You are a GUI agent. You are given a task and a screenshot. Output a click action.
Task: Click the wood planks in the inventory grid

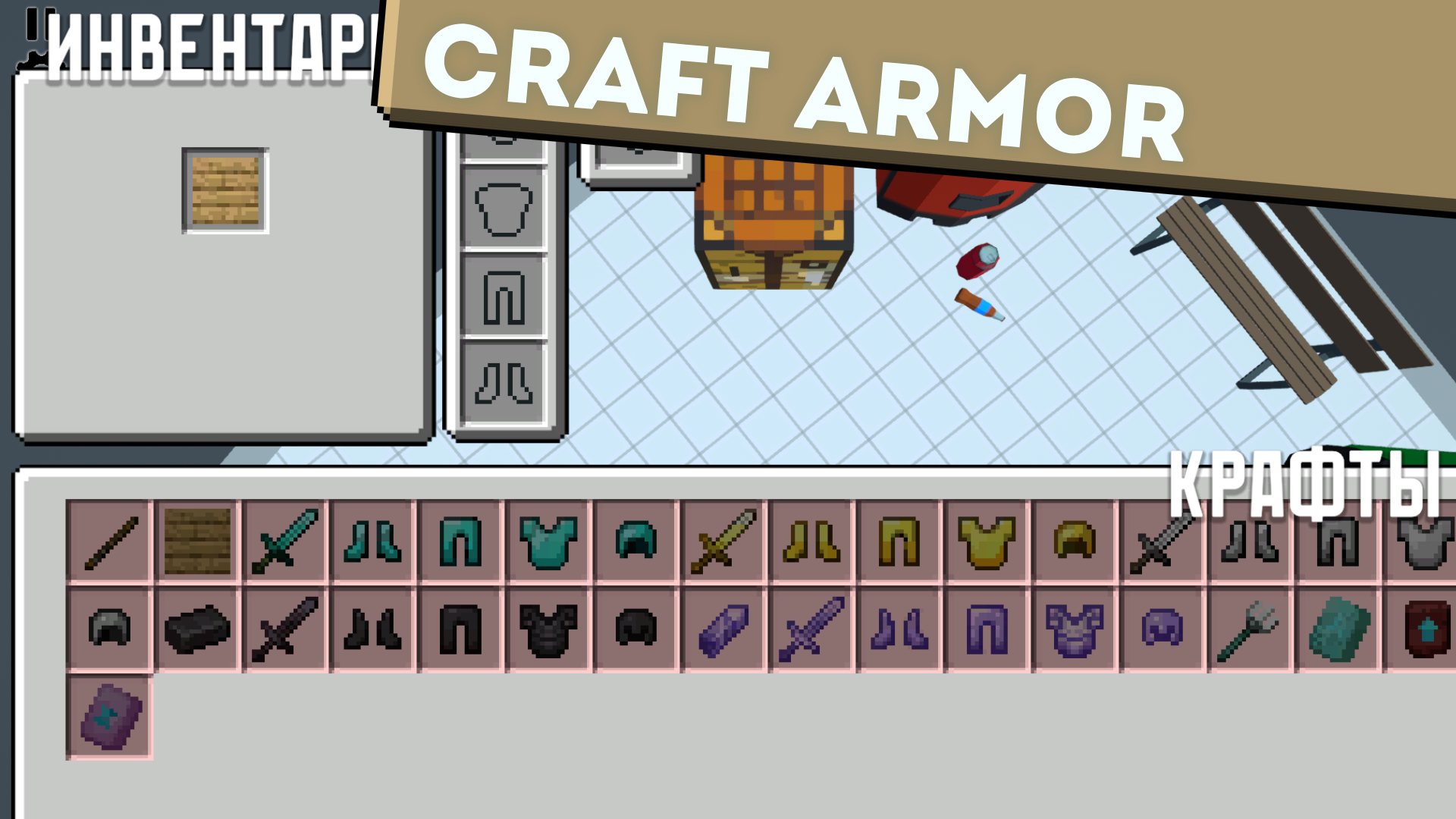tap(225, 190)
